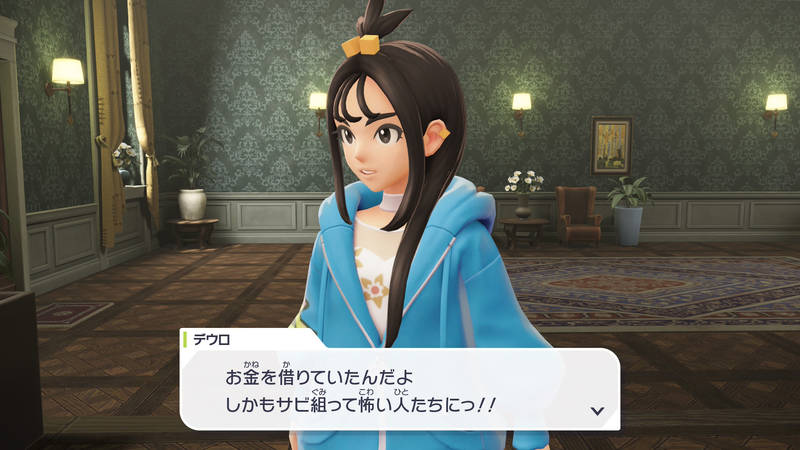Advance dialogue with the down arrow indicator

coord(597,410)
